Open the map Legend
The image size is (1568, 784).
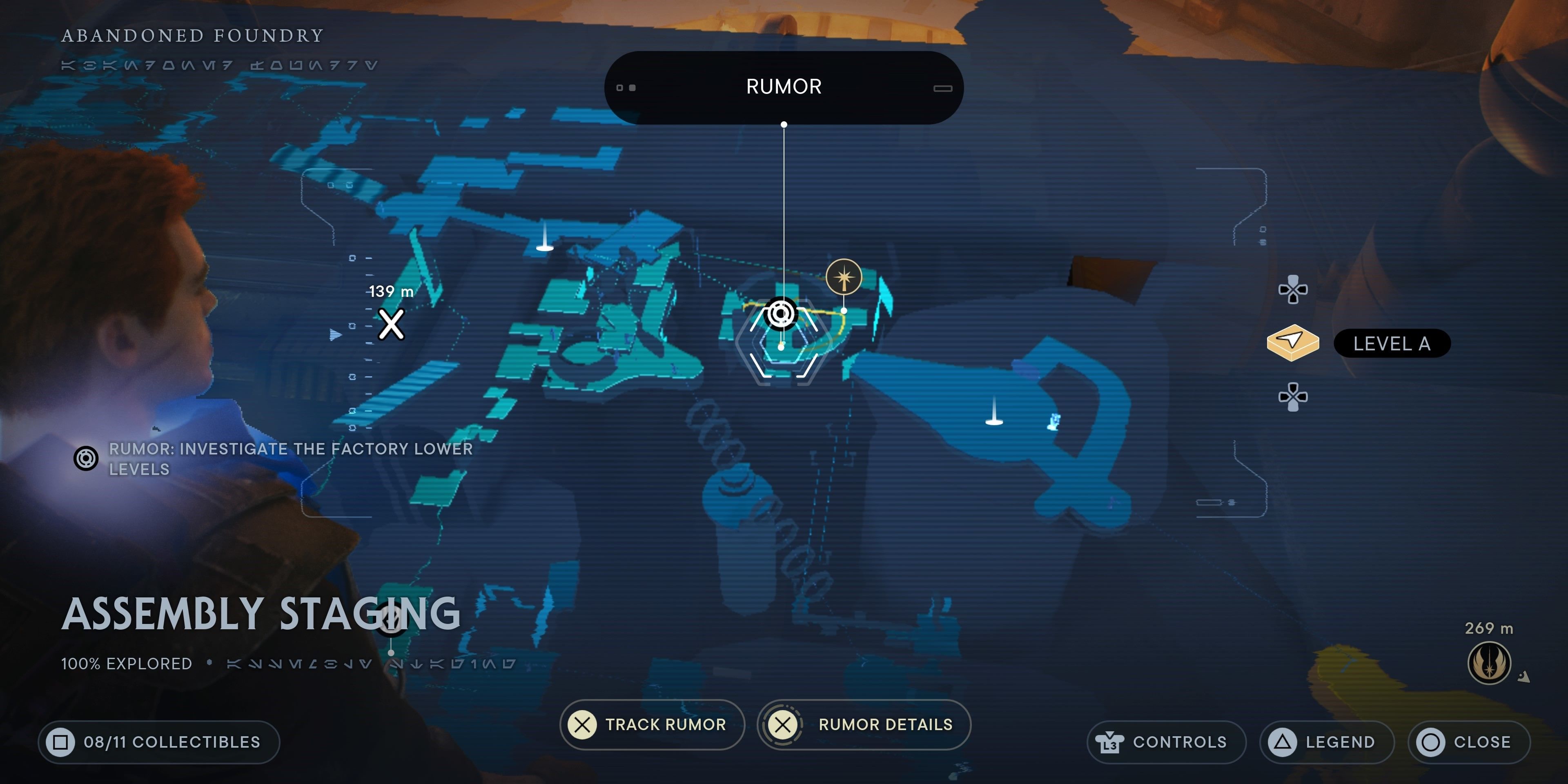click(x=1326, y=742)
